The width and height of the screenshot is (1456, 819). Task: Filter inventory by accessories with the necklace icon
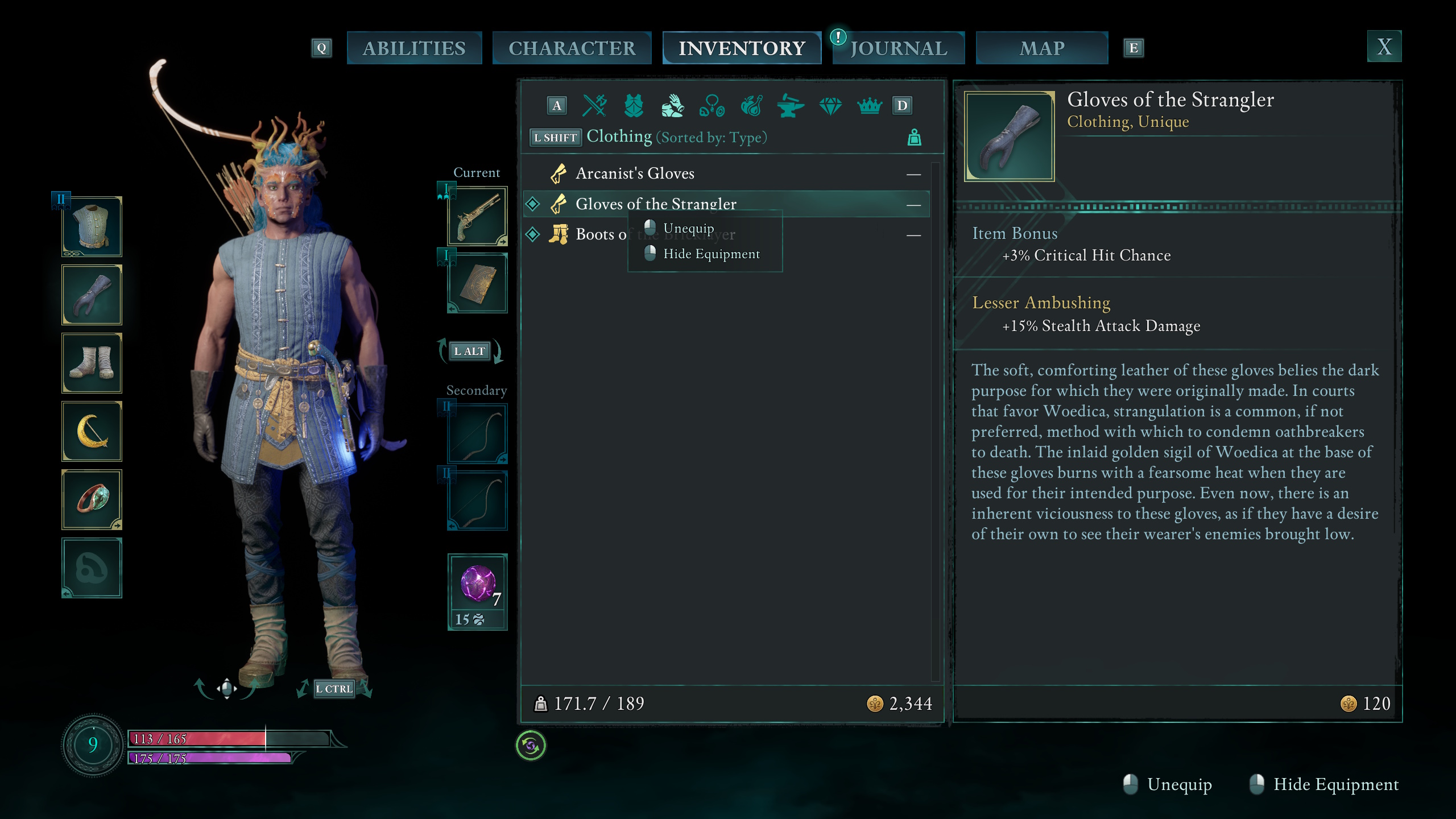tap(713, 105)
